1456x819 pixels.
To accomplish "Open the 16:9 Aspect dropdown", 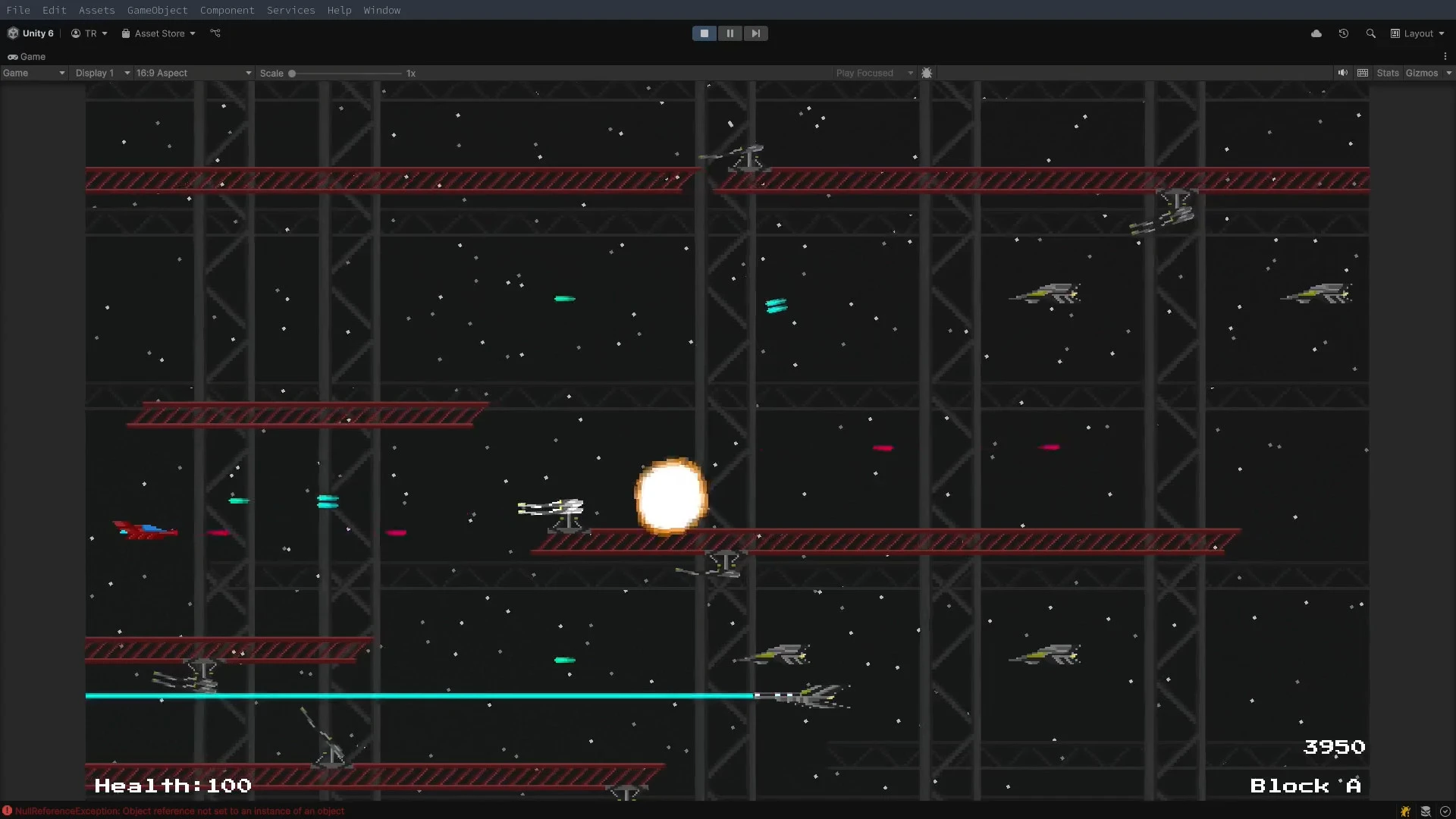I will tap(192, 73).
